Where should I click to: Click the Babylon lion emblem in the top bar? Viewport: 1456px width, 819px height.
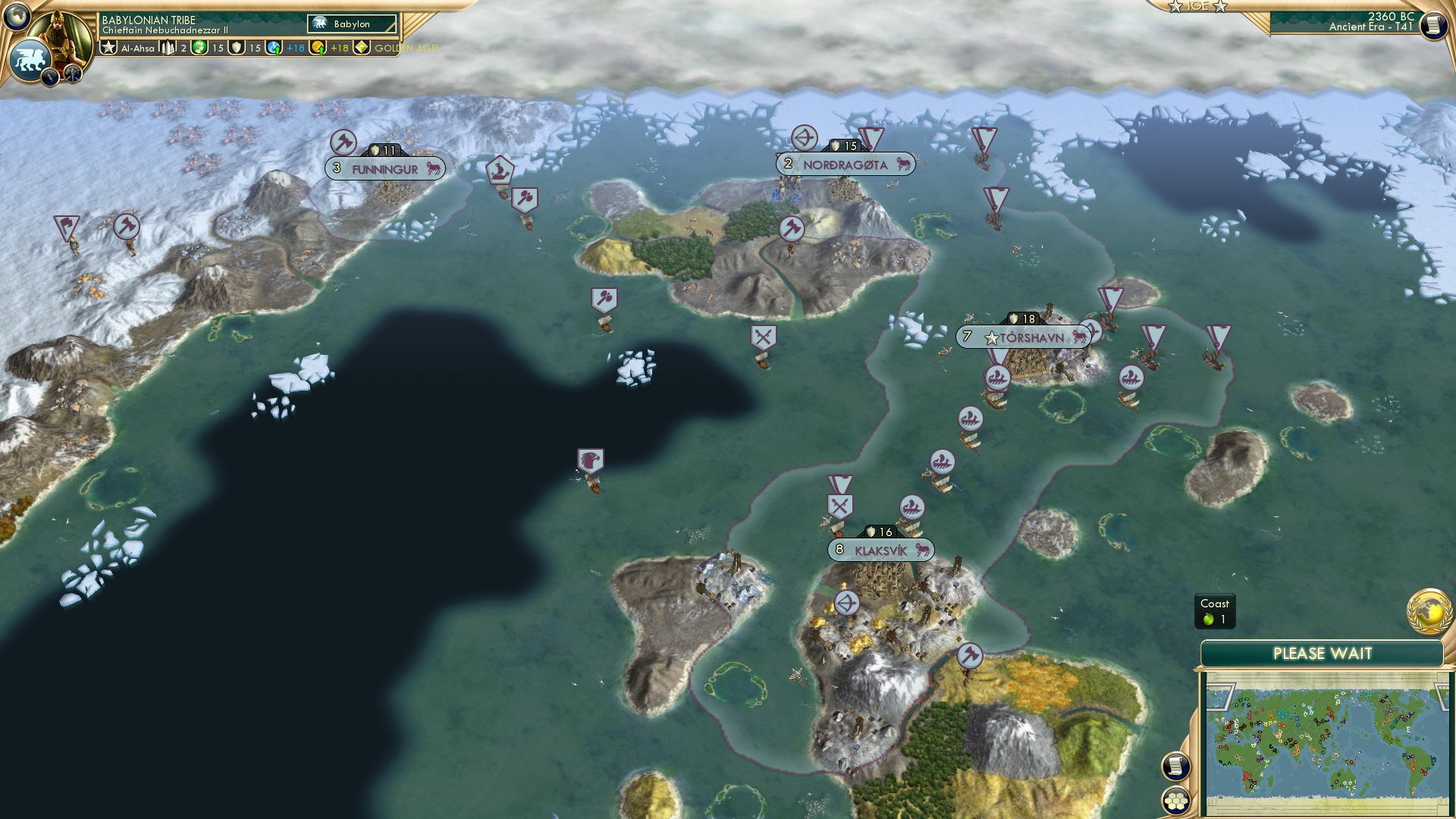tap(29, 59)
